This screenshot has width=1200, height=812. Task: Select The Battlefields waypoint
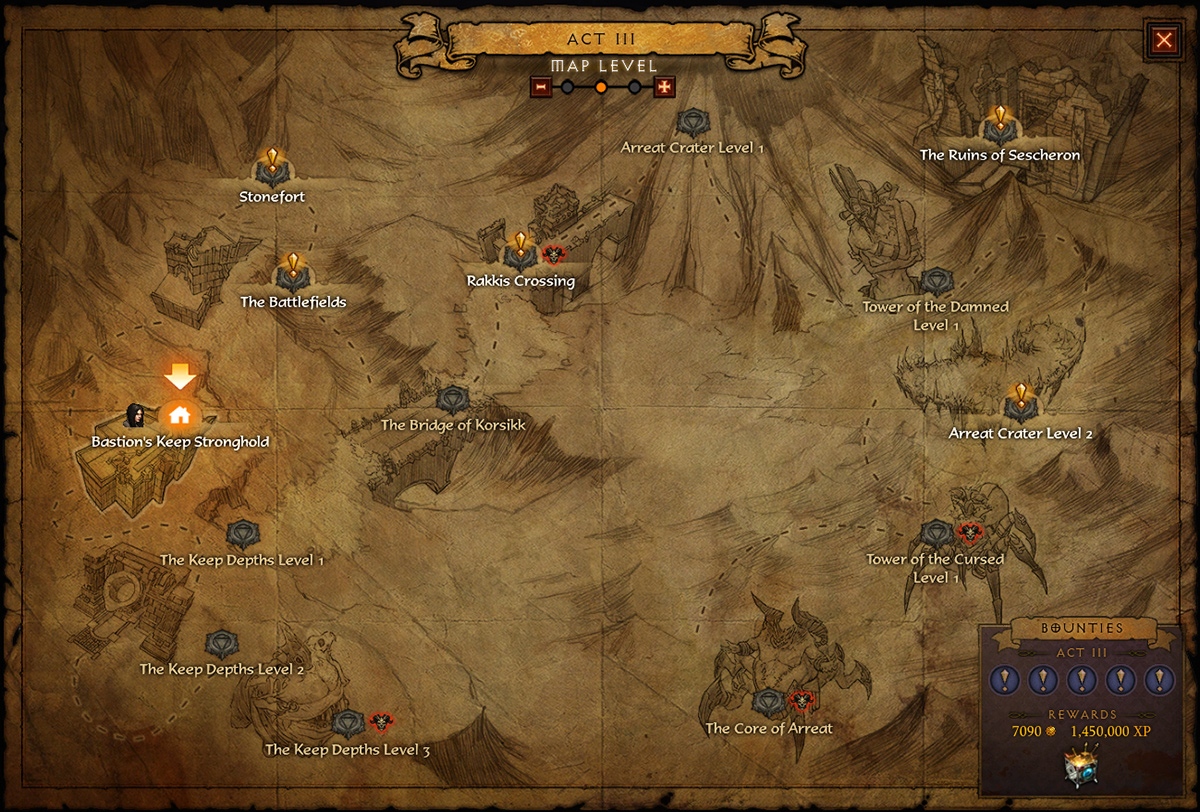(x=293, y=273)
